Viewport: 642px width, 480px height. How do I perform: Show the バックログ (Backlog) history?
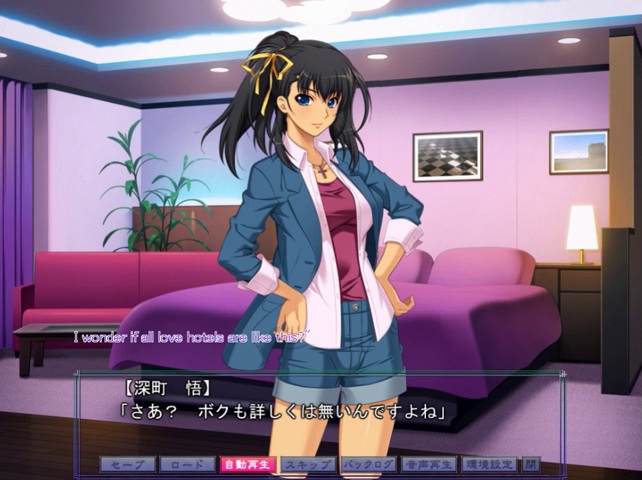(x=368, y=465)
